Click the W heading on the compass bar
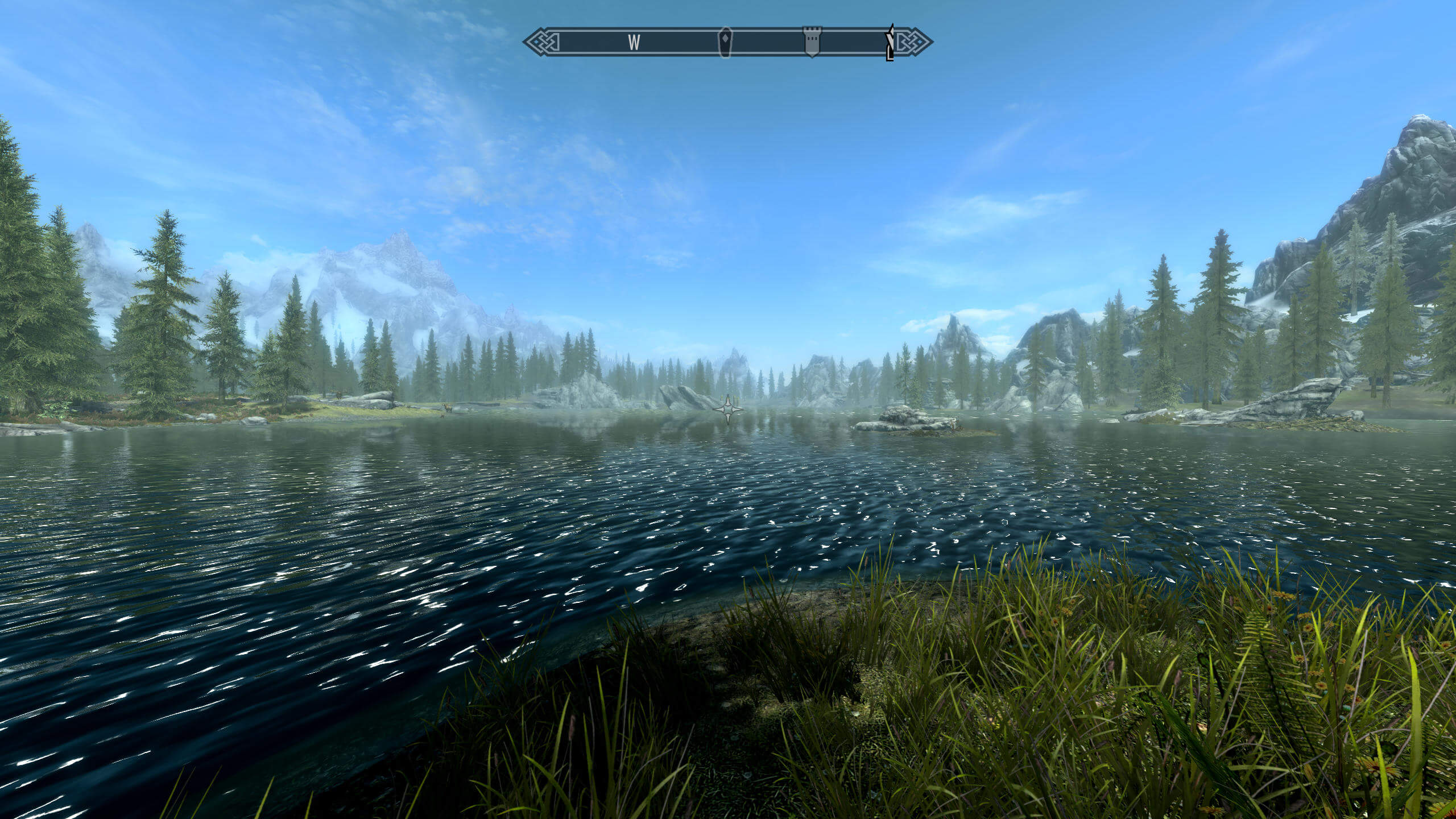1456x819 pixels. pos(634,42)
